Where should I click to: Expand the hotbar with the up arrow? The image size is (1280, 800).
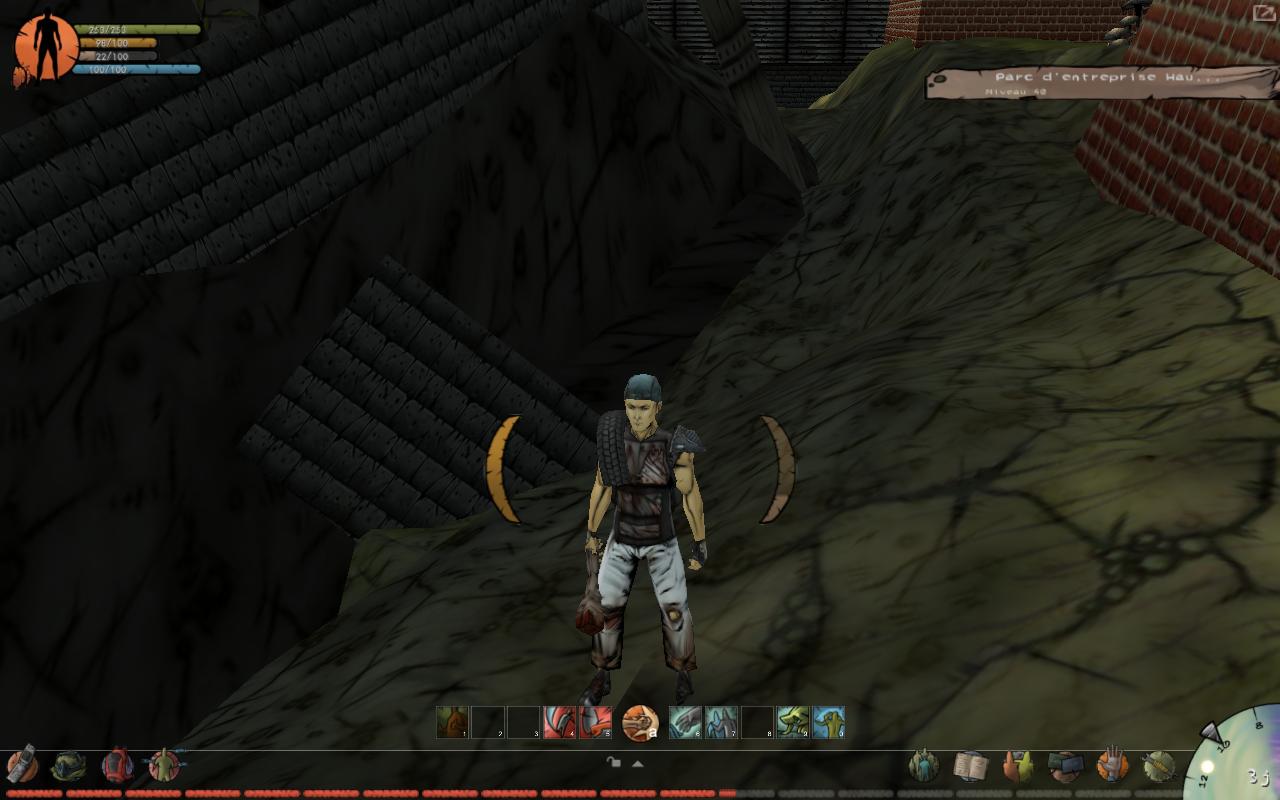coord(637,763)
